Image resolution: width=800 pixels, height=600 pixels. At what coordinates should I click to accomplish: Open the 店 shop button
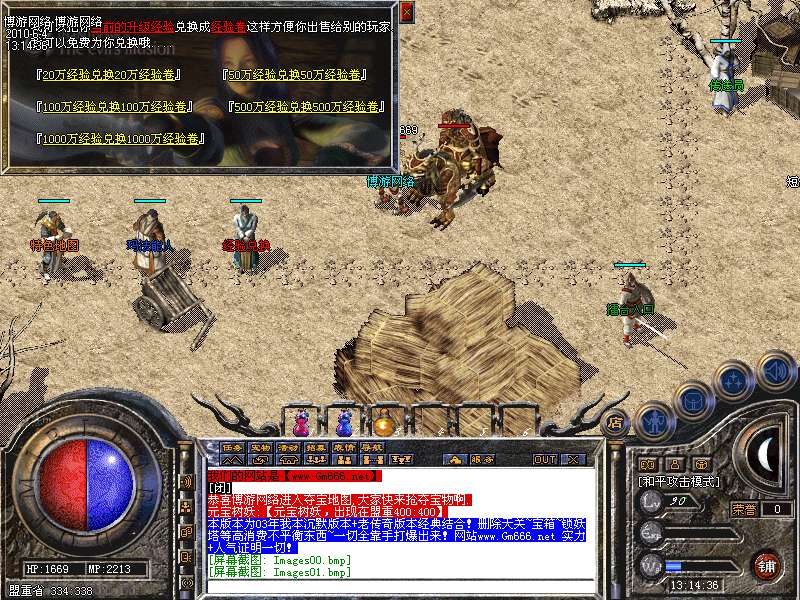coord(615,422)
